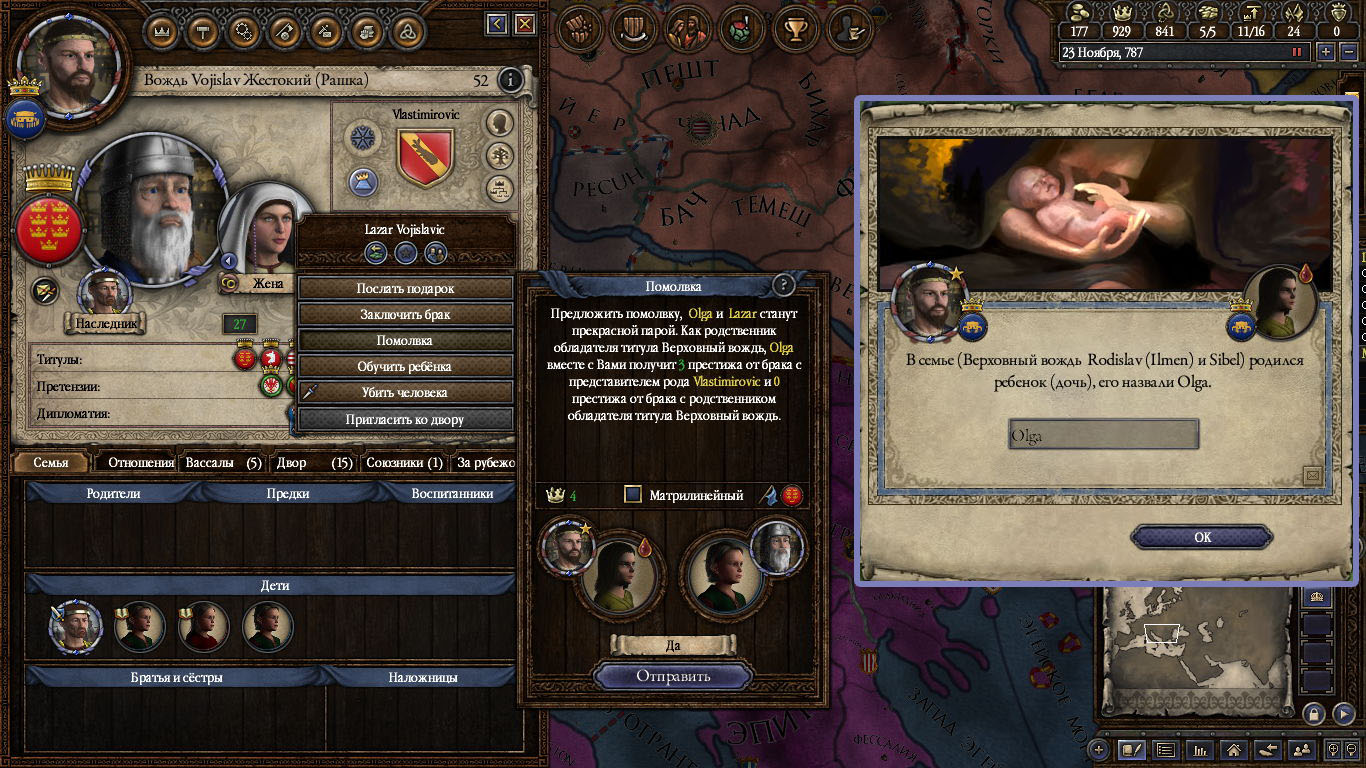Toggle the Матрилинейный checkbox
Screen dimensions: 1366x768
coord(632,494)
